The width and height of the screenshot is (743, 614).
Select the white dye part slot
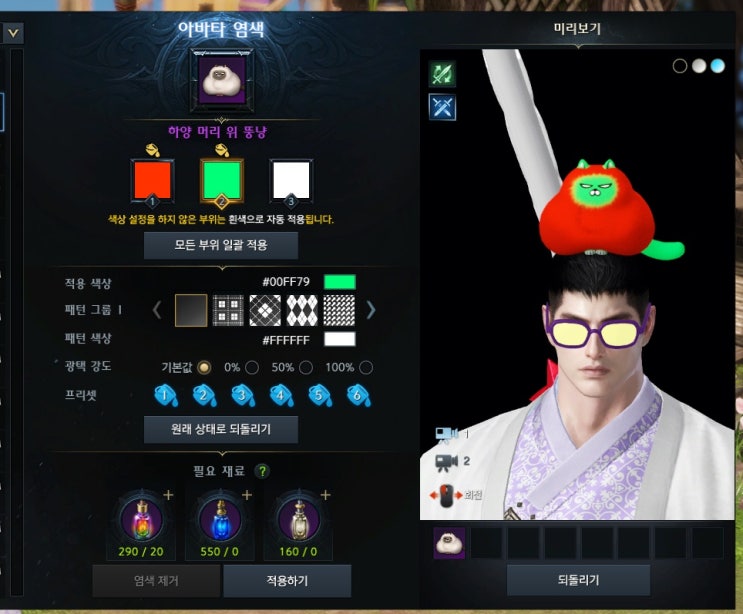tap(291, 181)
